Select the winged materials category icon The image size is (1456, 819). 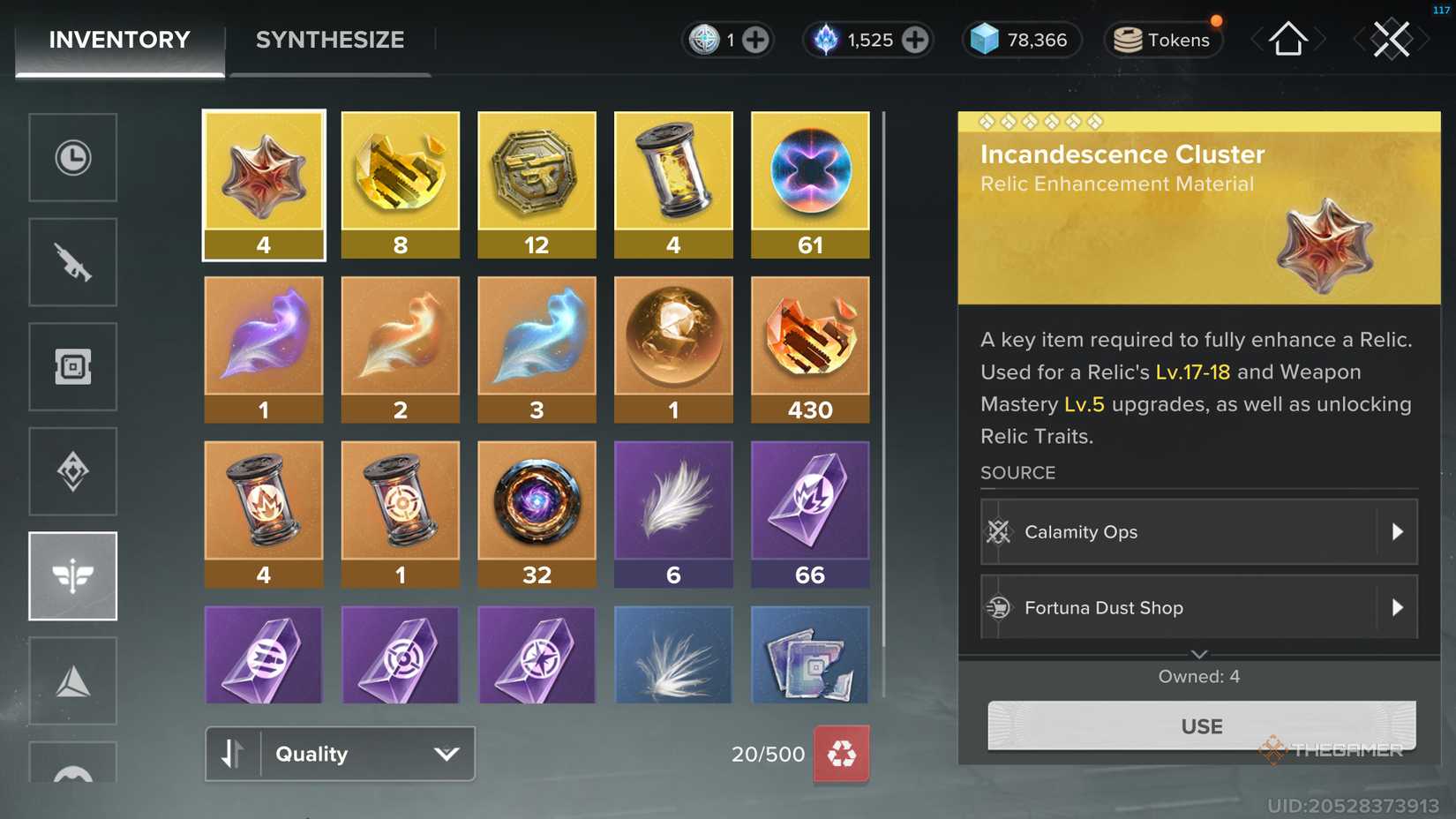73,575
